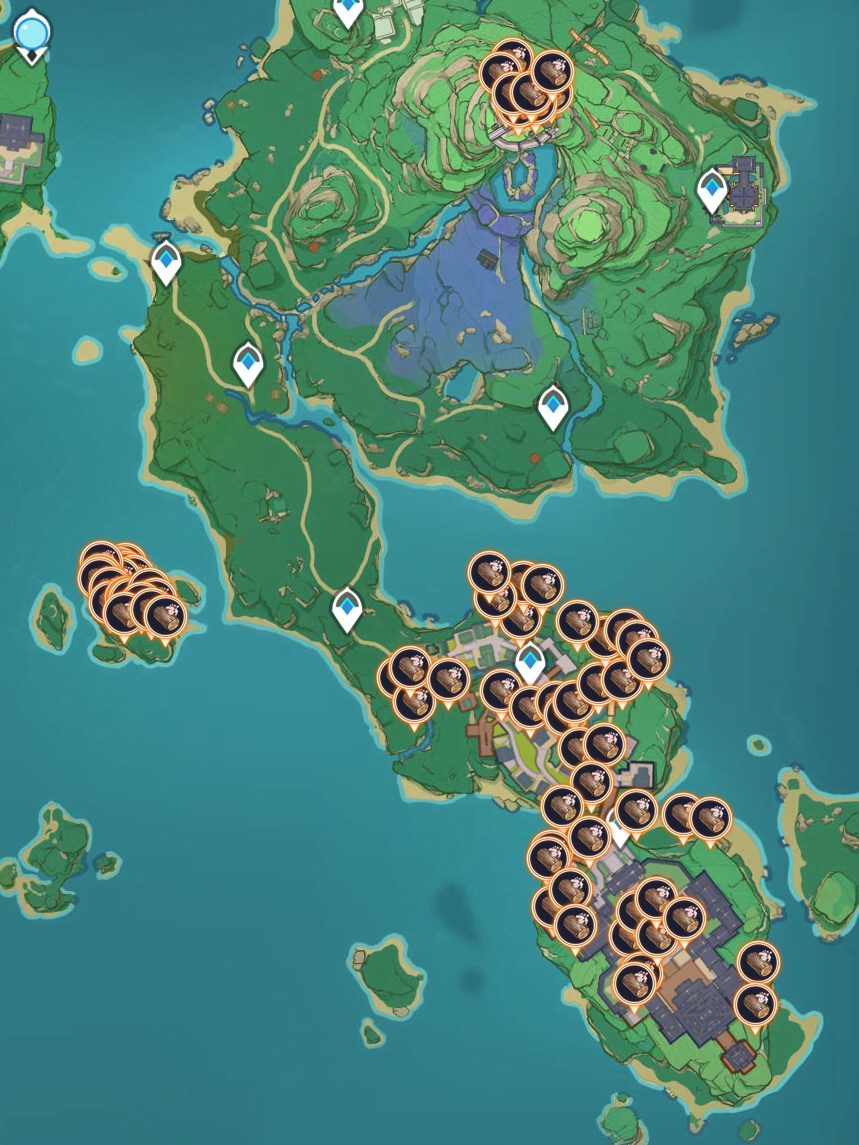This screenshot has height=1145, width=859.
Task: Choose the rightmost wood marker on the western islet
Action: [165, 616]
